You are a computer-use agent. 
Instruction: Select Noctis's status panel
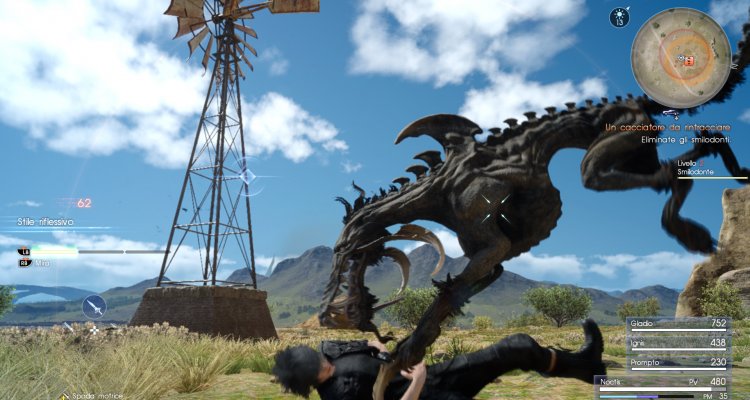(678, 385)
